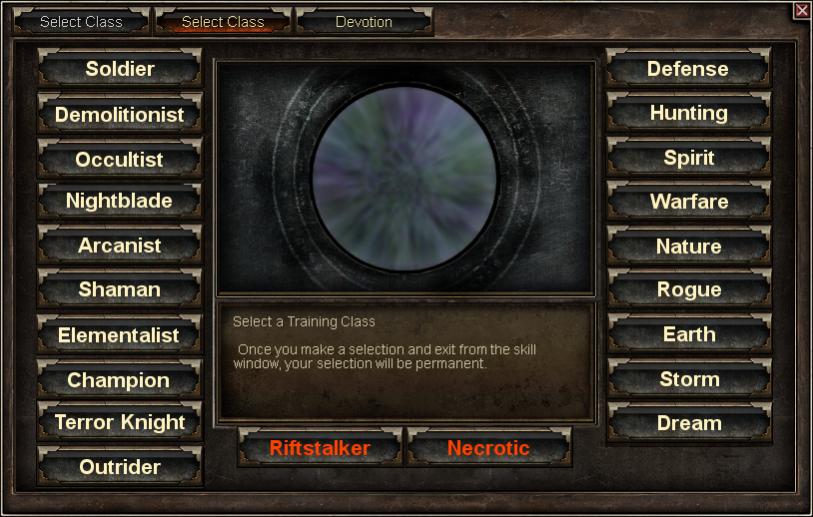Select the Defense mastery
This screenshot has width=813, height=517.
click(688, 69)
